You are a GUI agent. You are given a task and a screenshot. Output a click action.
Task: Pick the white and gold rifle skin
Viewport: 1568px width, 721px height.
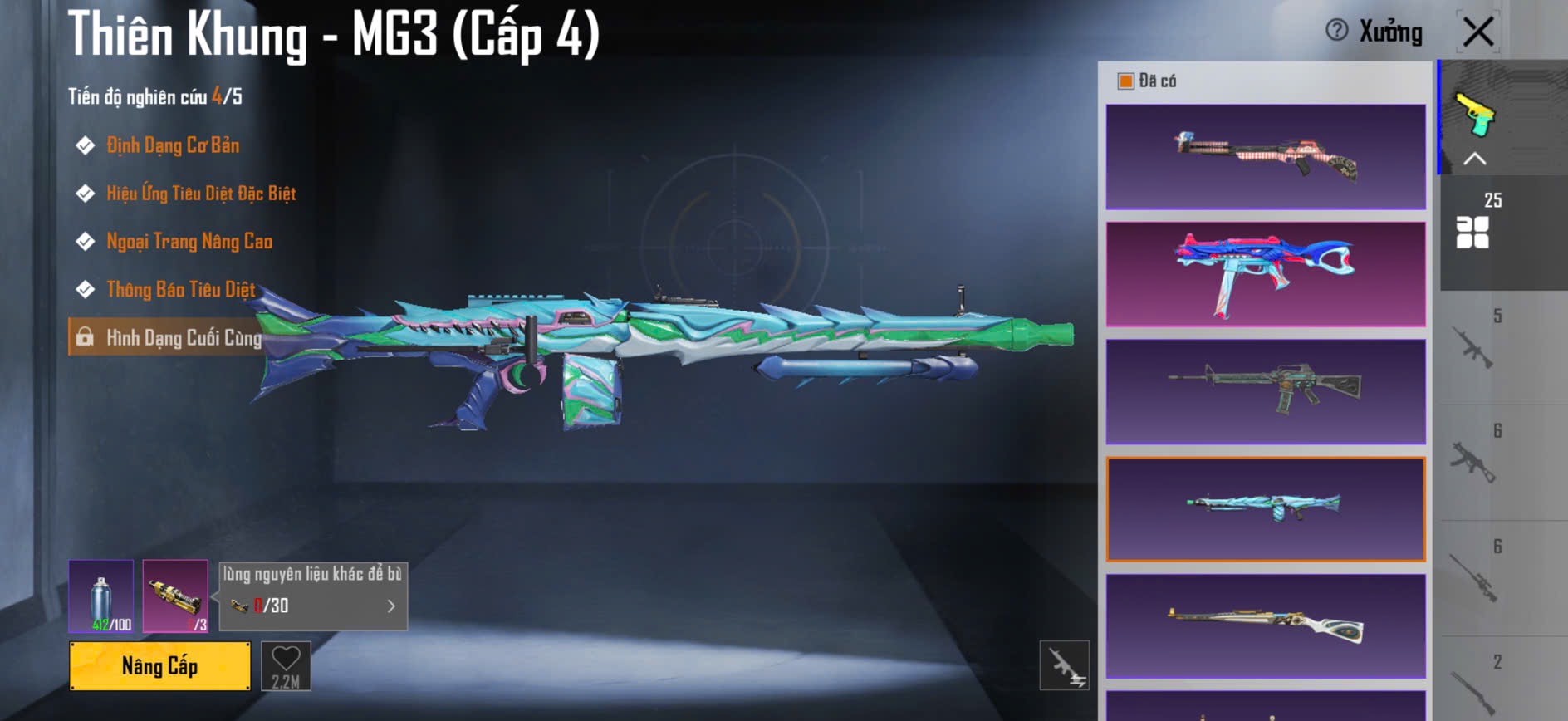1266,626
